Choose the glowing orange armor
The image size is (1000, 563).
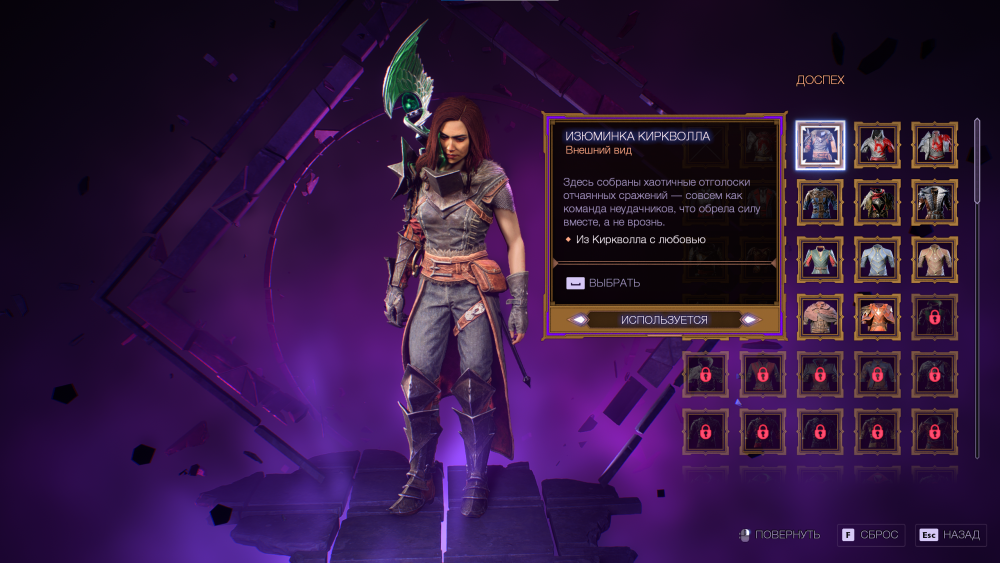tap(878, 316)
